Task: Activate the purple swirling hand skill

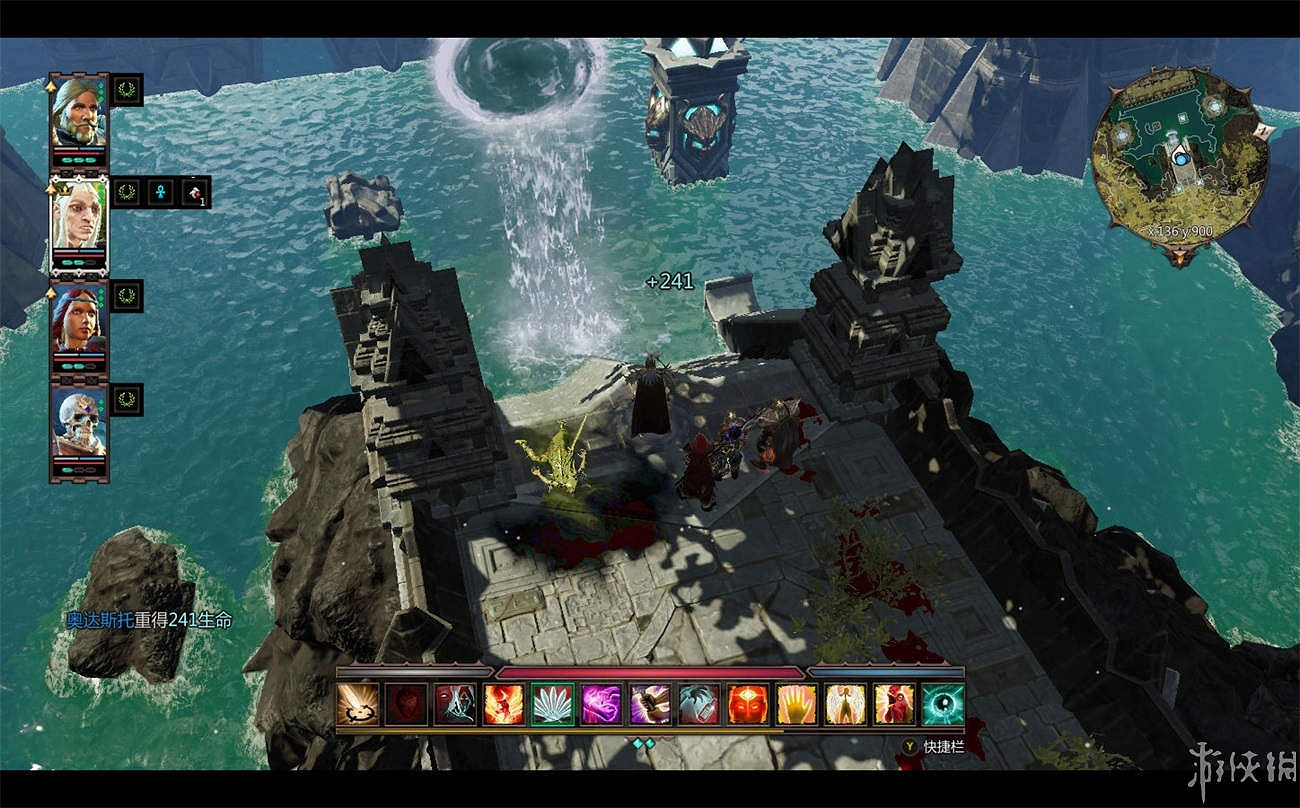Action: click(x=602, y=704)
